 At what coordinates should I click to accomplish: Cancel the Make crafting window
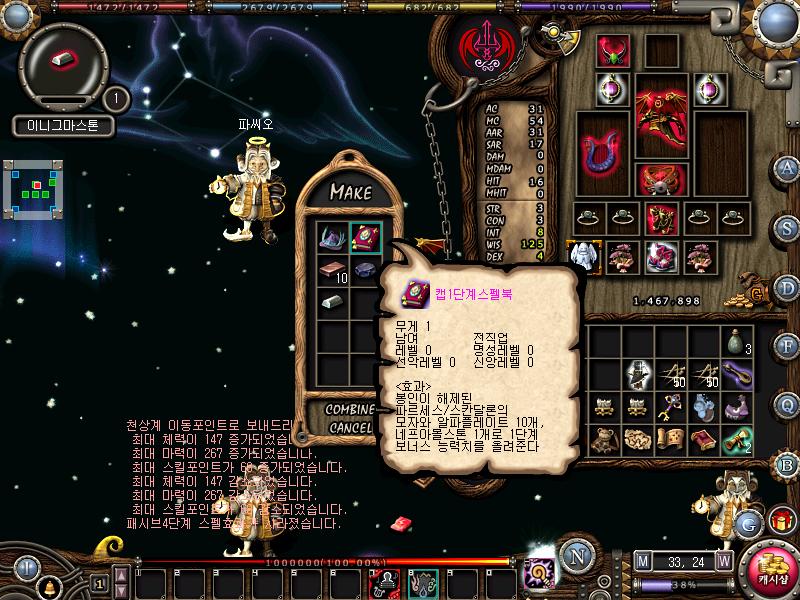coord(348,428)
